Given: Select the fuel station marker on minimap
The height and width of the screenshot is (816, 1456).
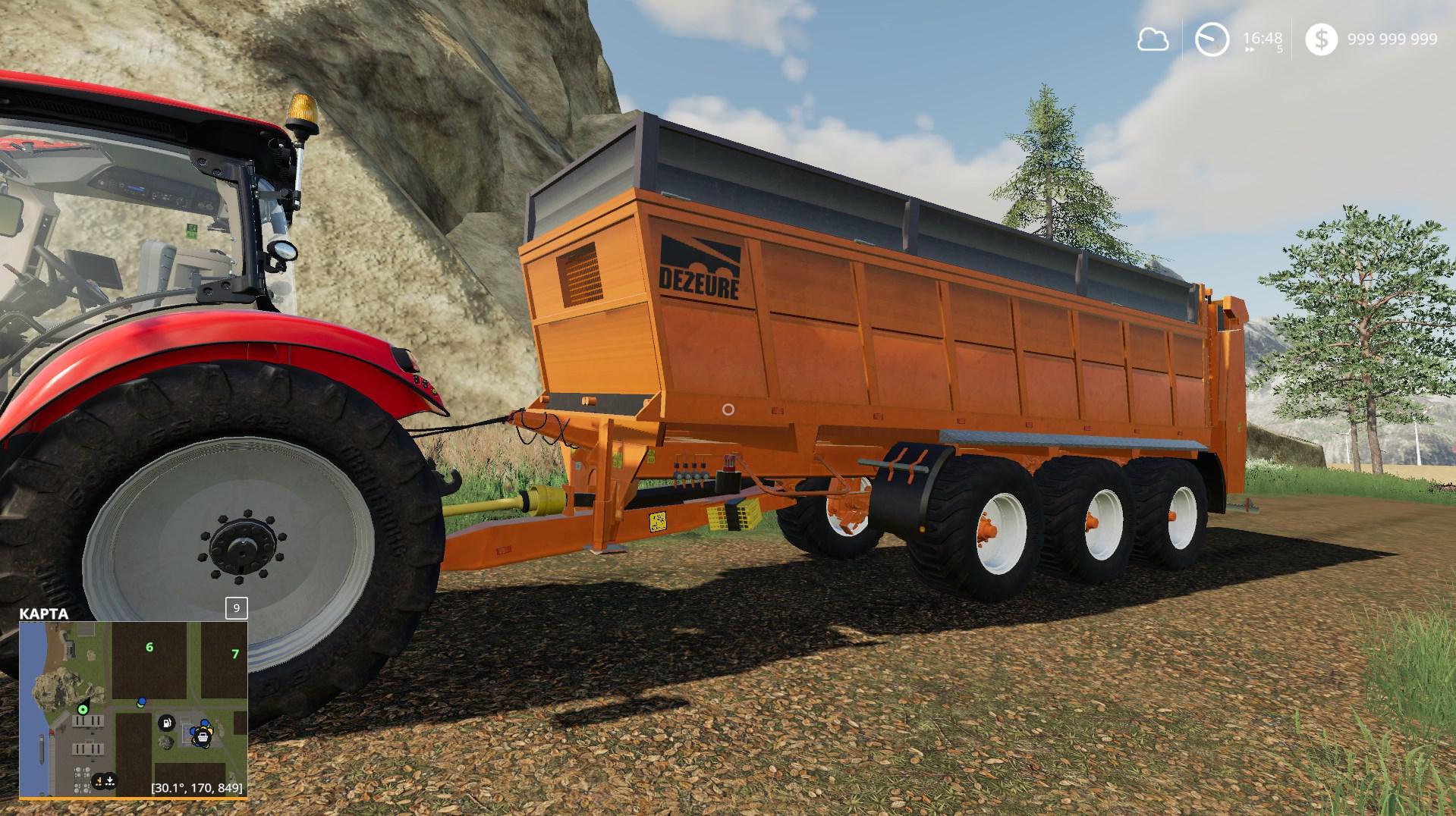Looking at the screenshot, I should pyautogui.click(x=166, y=721).
